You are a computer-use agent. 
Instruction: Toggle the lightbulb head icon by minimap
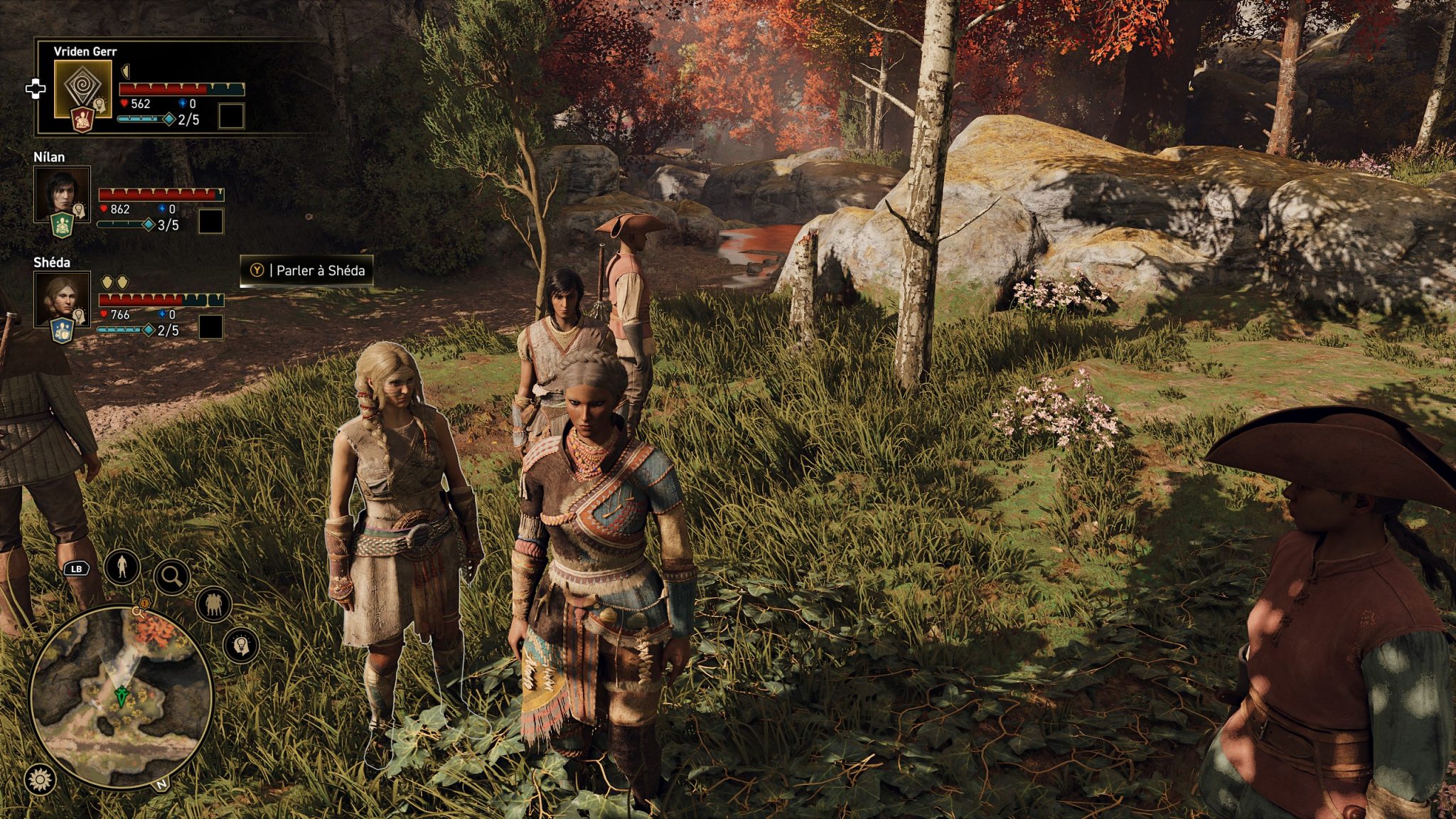(241, 645)
